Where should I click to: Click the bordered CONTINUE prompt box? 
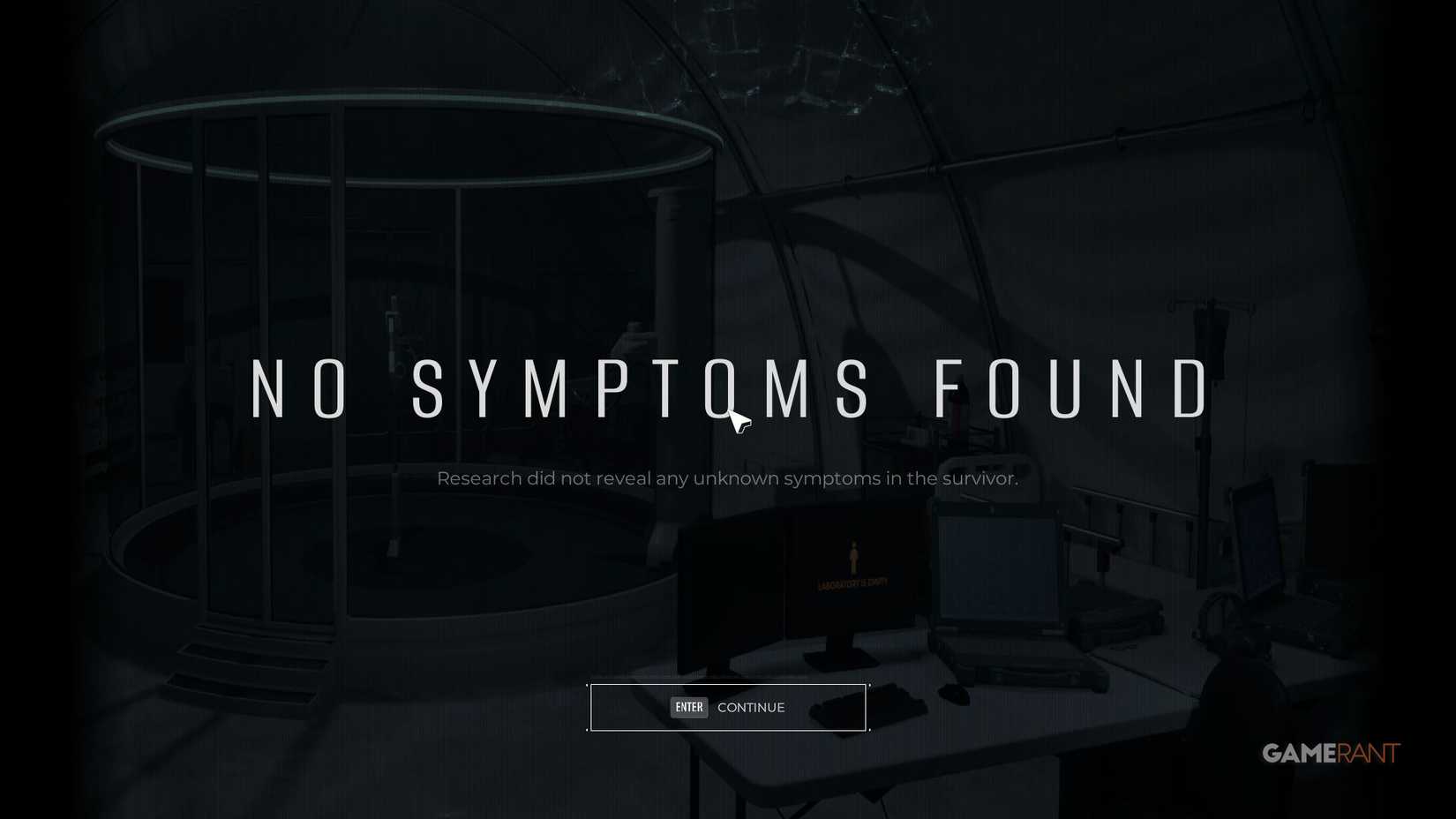click(x=727, y=707)
